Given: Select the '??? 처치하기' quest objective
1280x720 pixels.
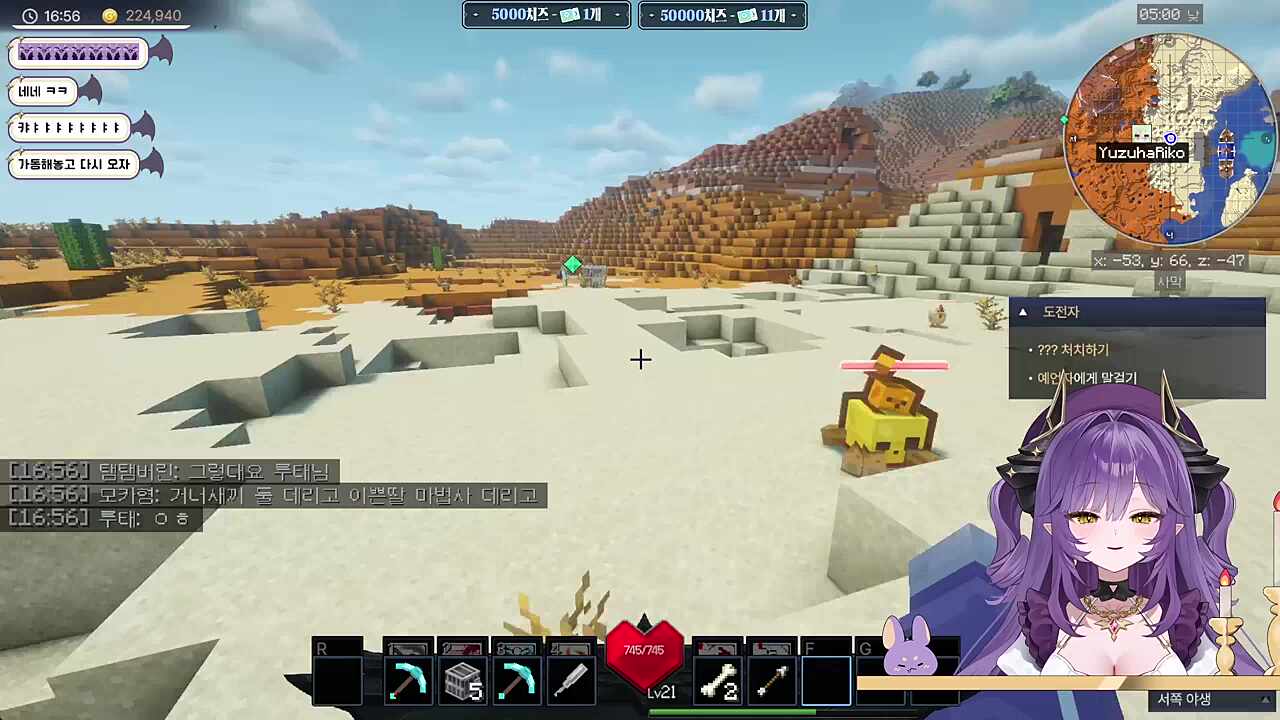Looking at the screenshot, I should [1073, 350].
